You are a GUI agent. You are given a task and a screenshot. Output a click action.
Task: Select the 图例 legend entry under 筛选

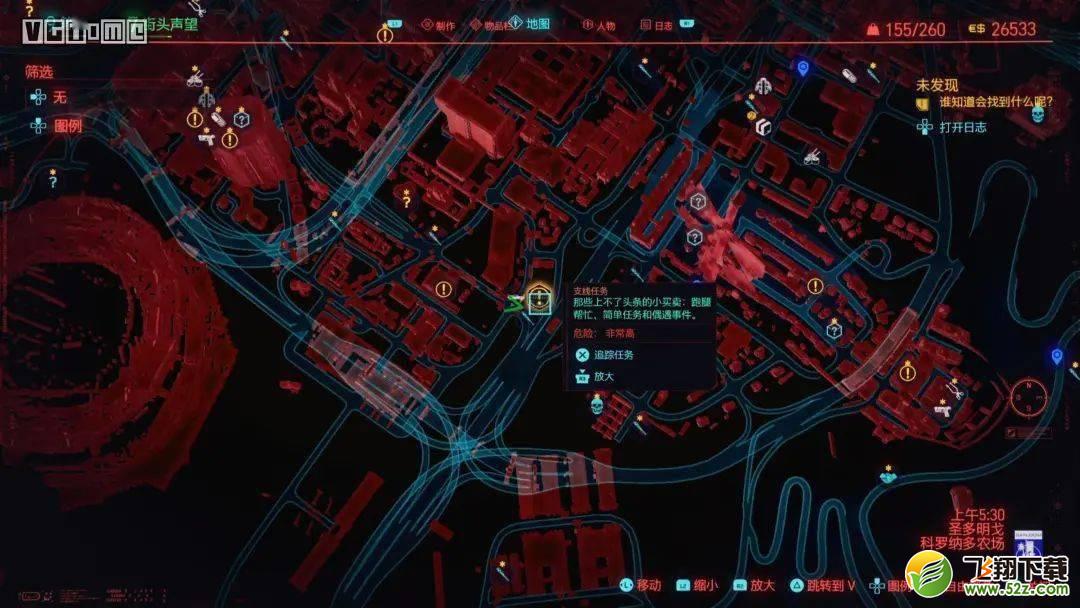(67, 126)
